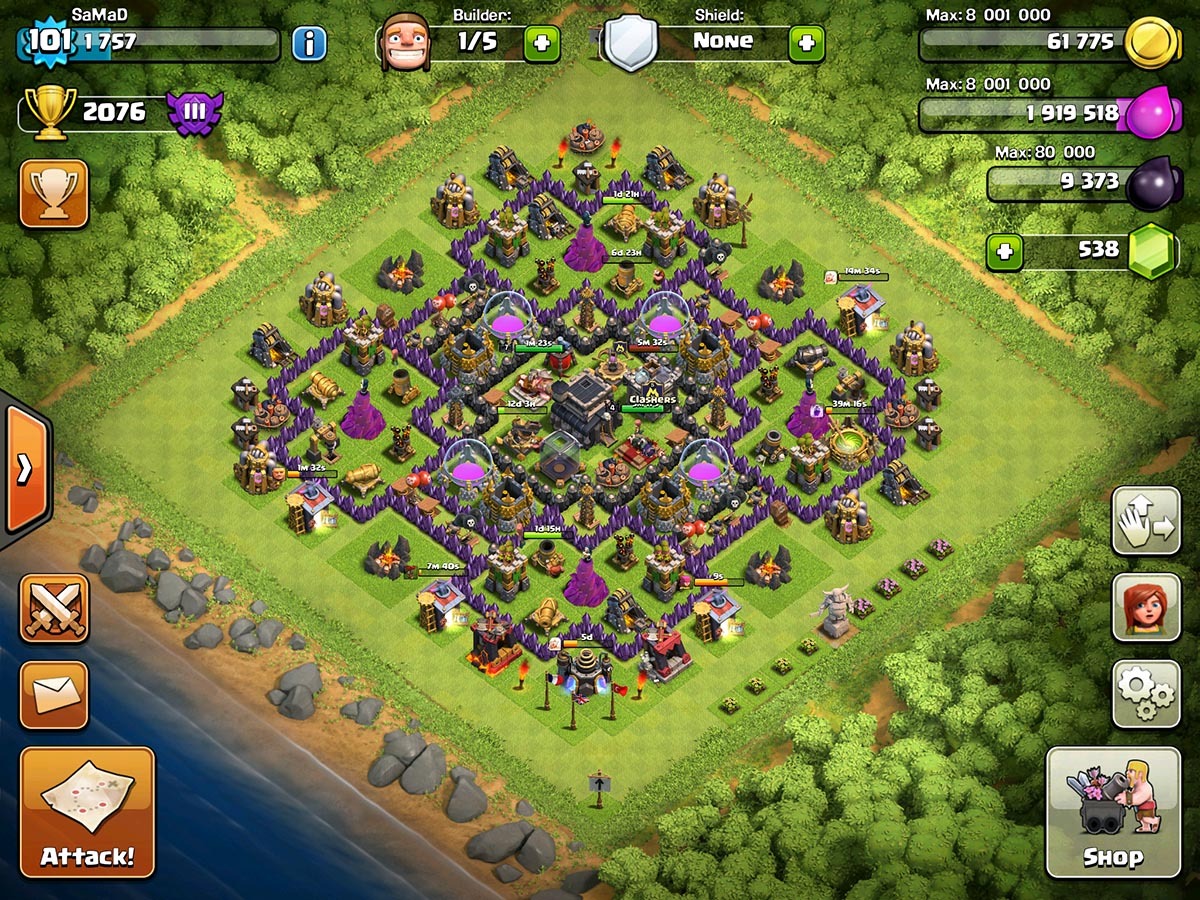The height and width of the screenshot is (900, 1200).
Task: Open the crossed swords battle log
Action: 54,608
